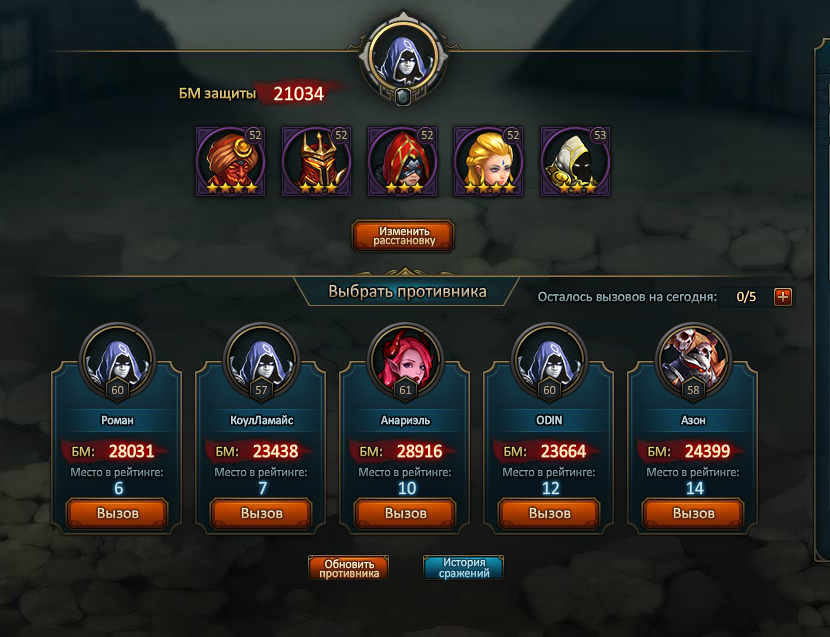Select the white-hooded shadow-faced hero
The width and height of the screenshot is (830, 637).
point(575,161)
